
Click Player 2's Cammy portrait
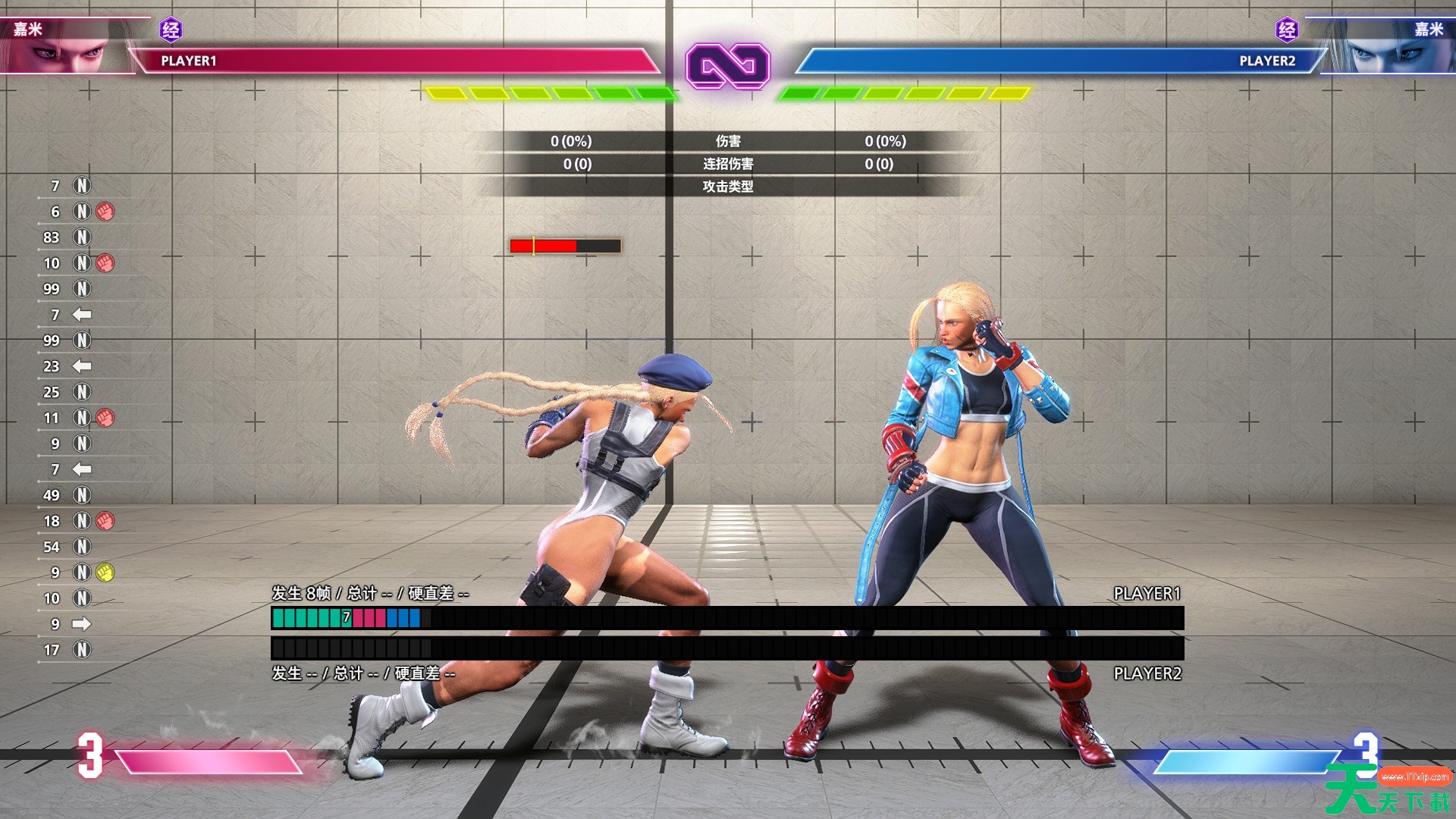1386,47
